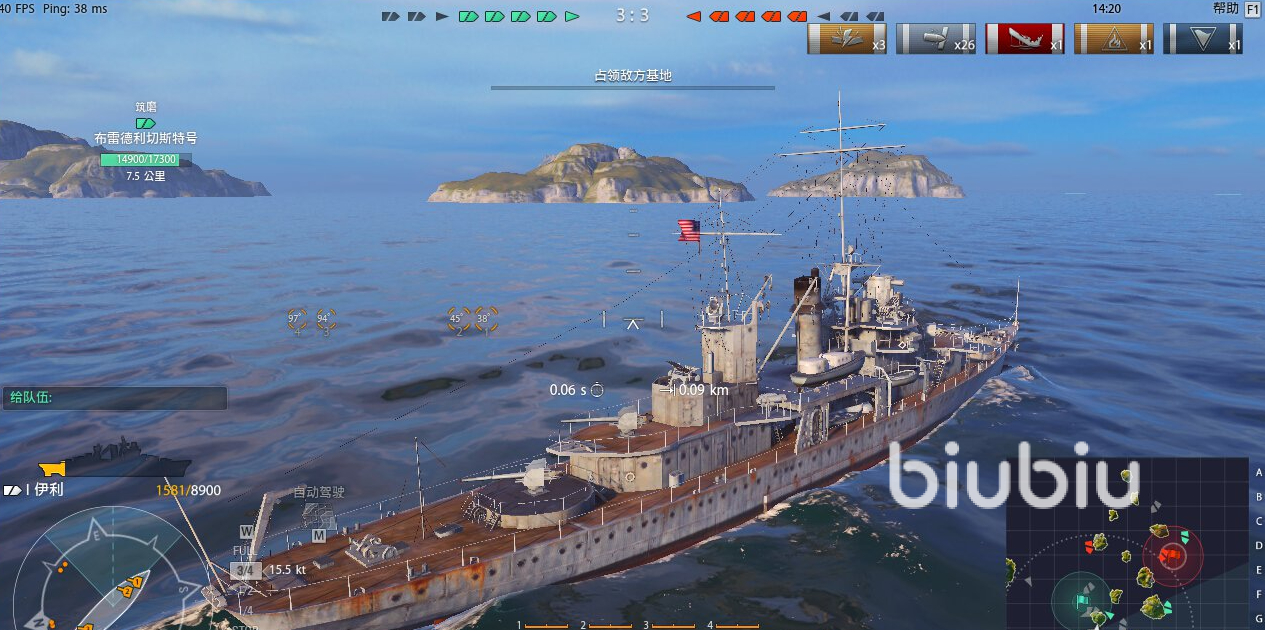Set engine throttle to 3/4 speed
This screenshot has height=630, width=1265.
[245, 570]
